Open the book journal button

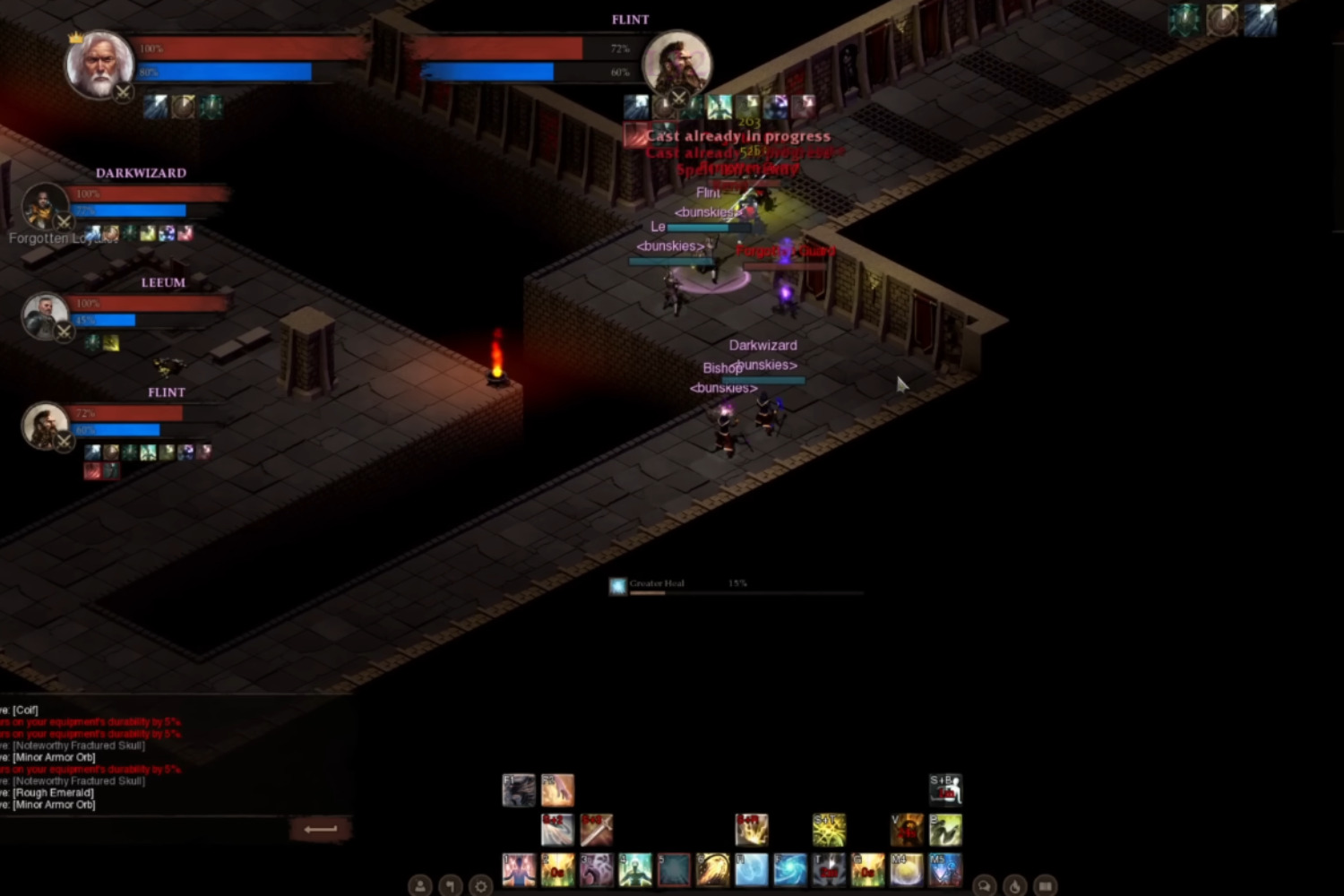pyautogui.click(x=1045, y=886)
